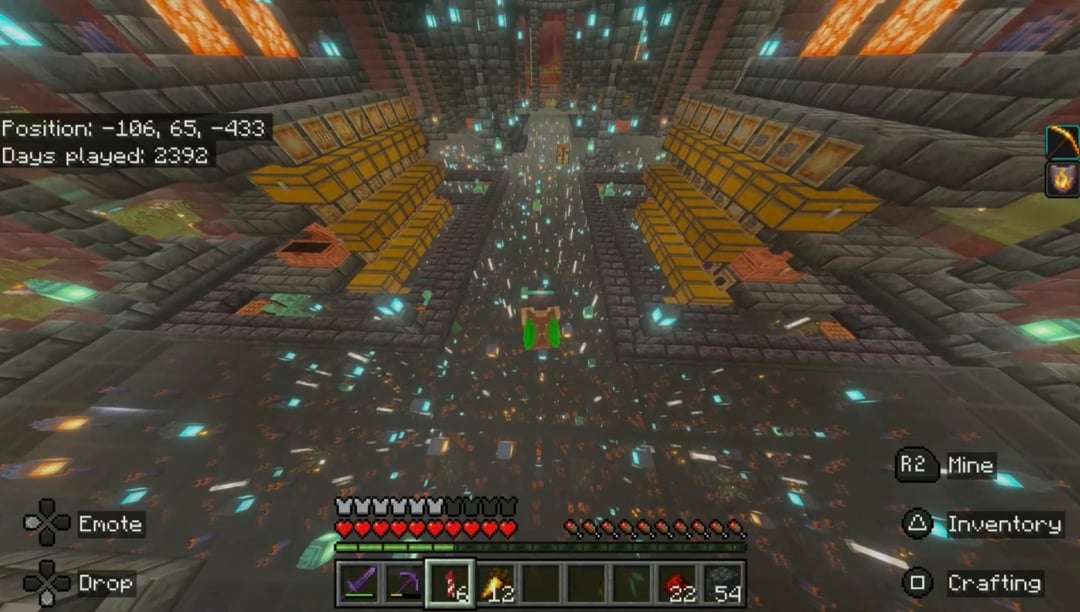Click the golden pickaxe status effect icon
This screenshot has height=612, width=1080.
[1062, 142]
